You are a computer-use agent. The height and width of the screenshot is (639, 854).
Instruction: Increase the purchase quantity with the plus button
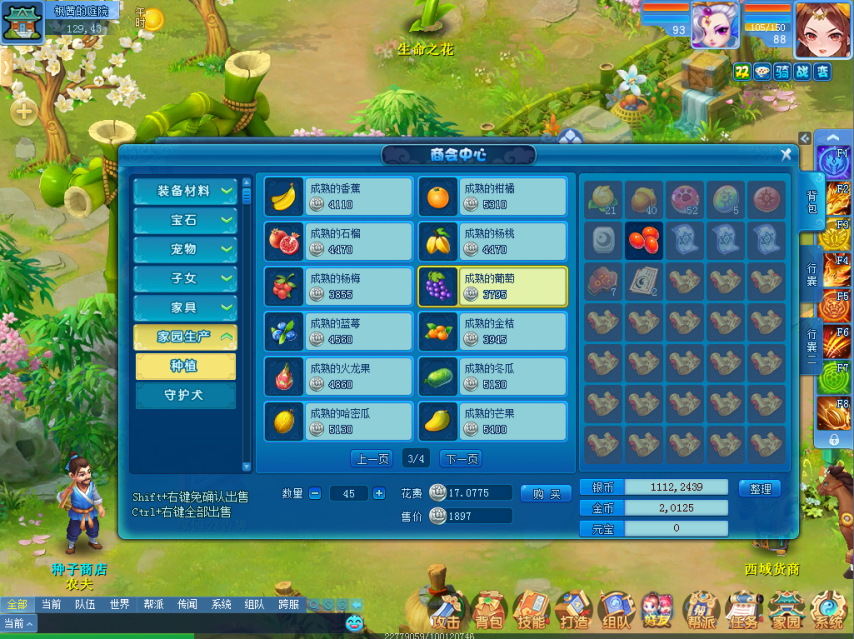pos(379,493)
